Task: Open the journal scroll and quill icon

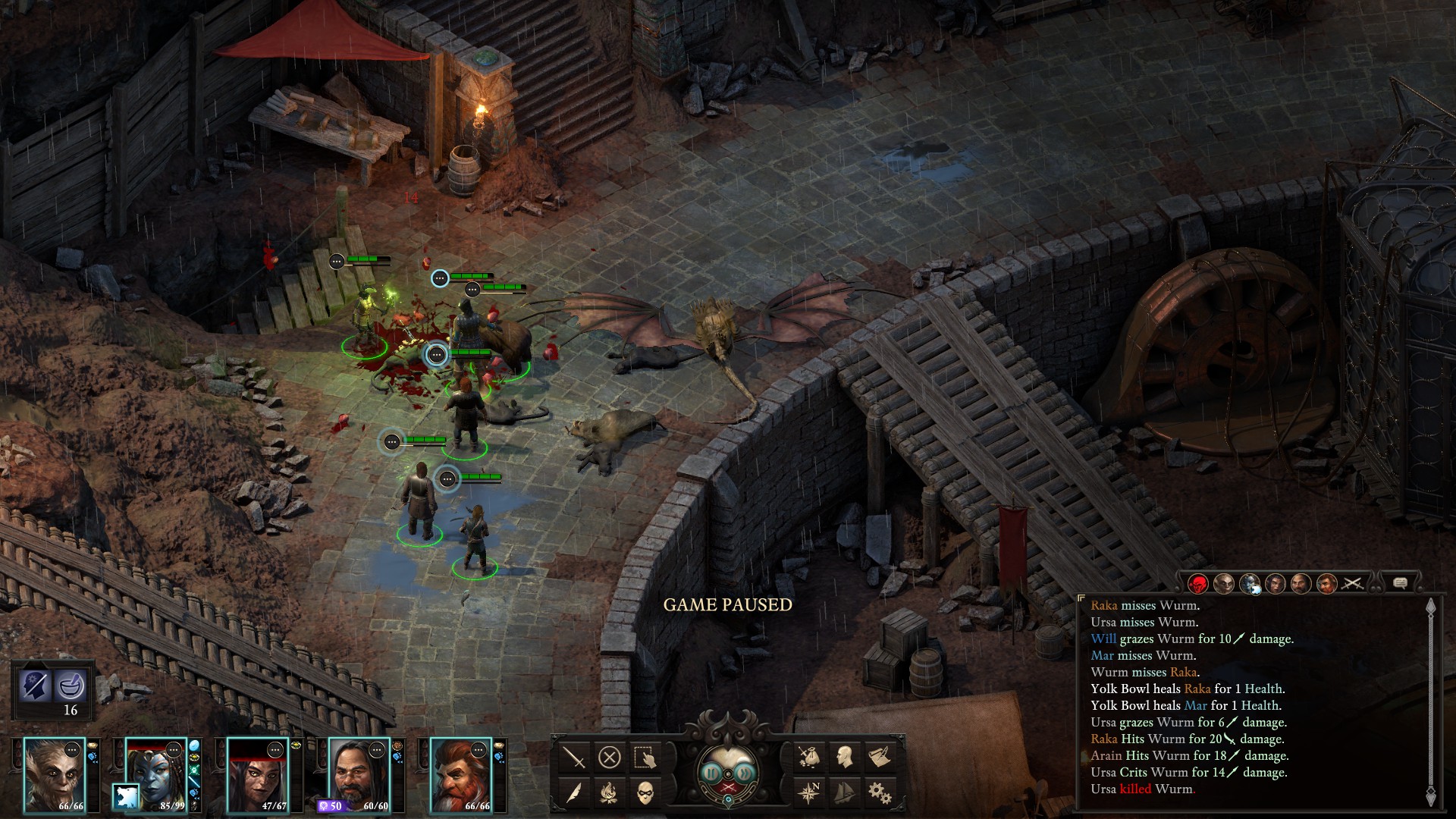Action: click(879, 756)
